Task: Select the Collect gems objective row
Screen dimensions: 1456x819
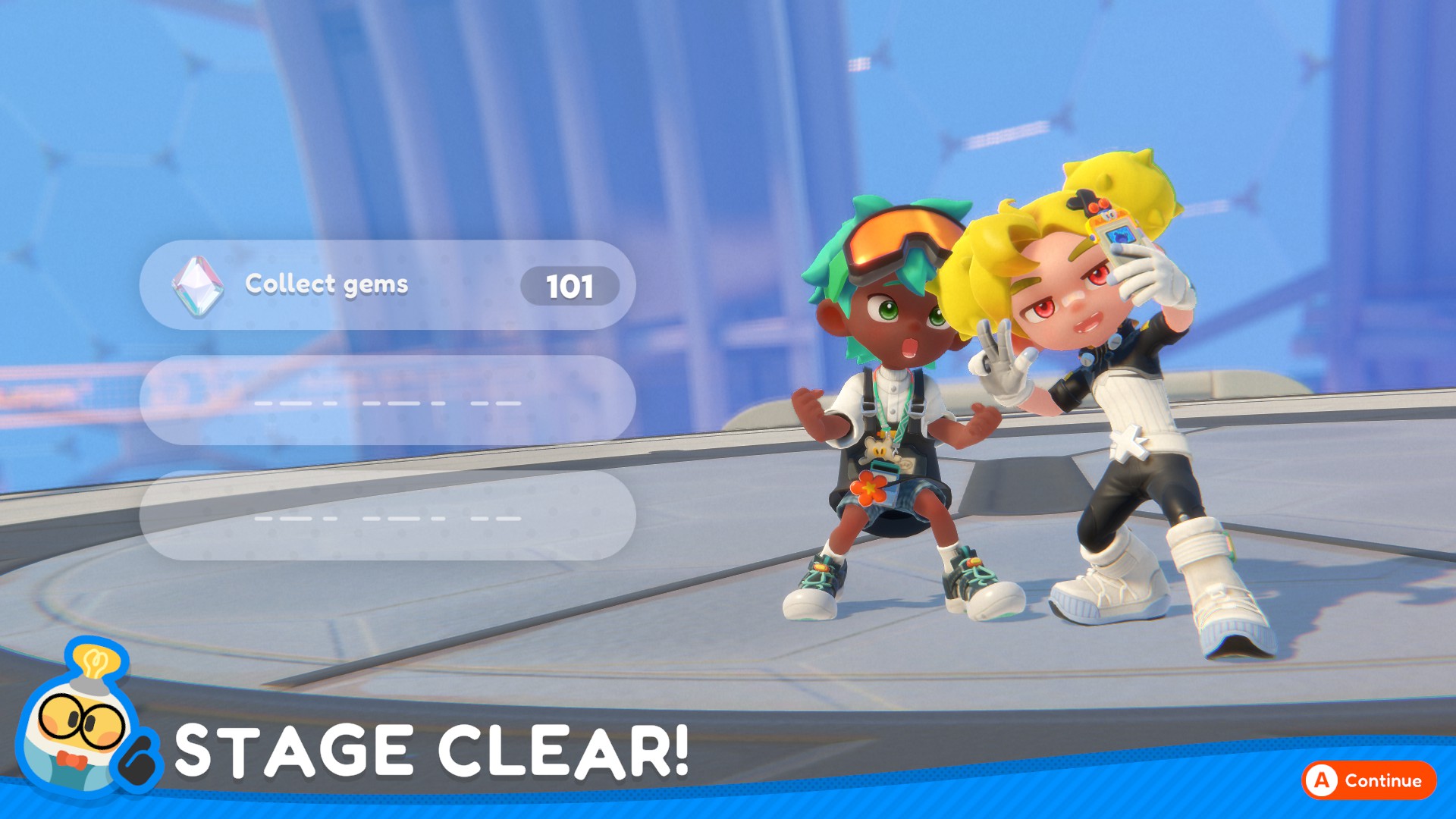Action: tap(387, 285)
